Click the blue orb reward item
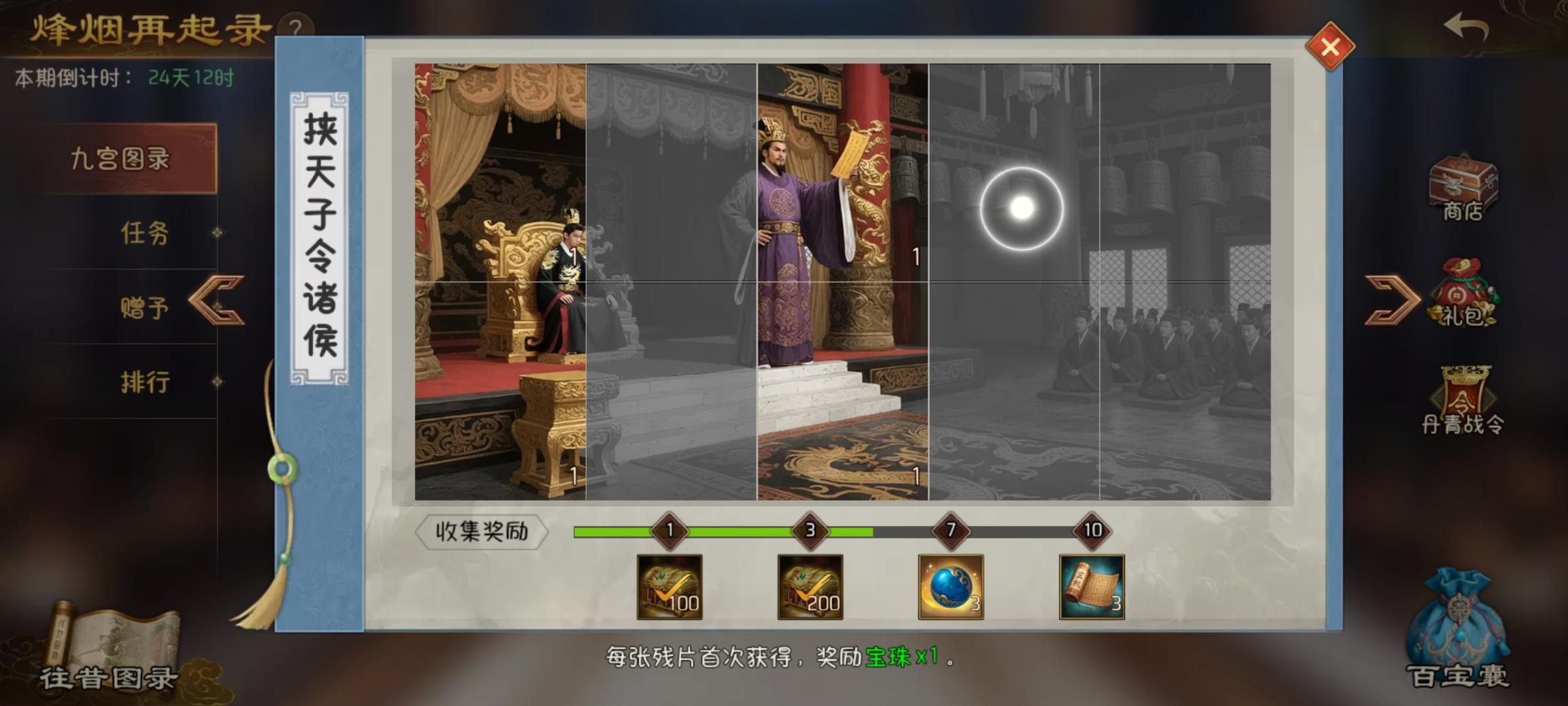The width and height of the screenshot is (1568, 706). (x=951, y=588)
